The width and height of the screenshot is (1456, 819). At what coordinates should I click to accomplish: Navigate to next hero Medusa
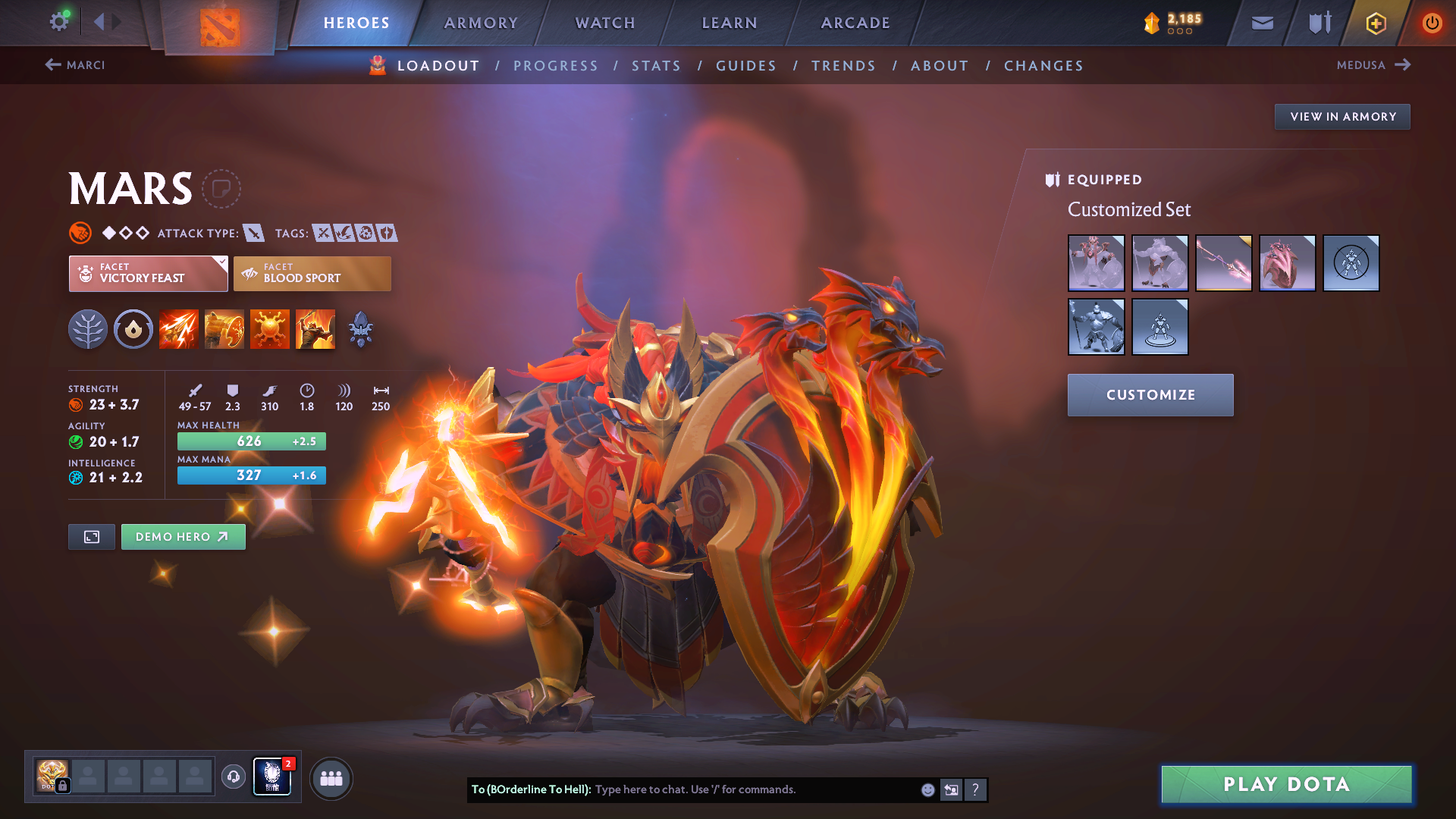click(x=1373, y=65)
